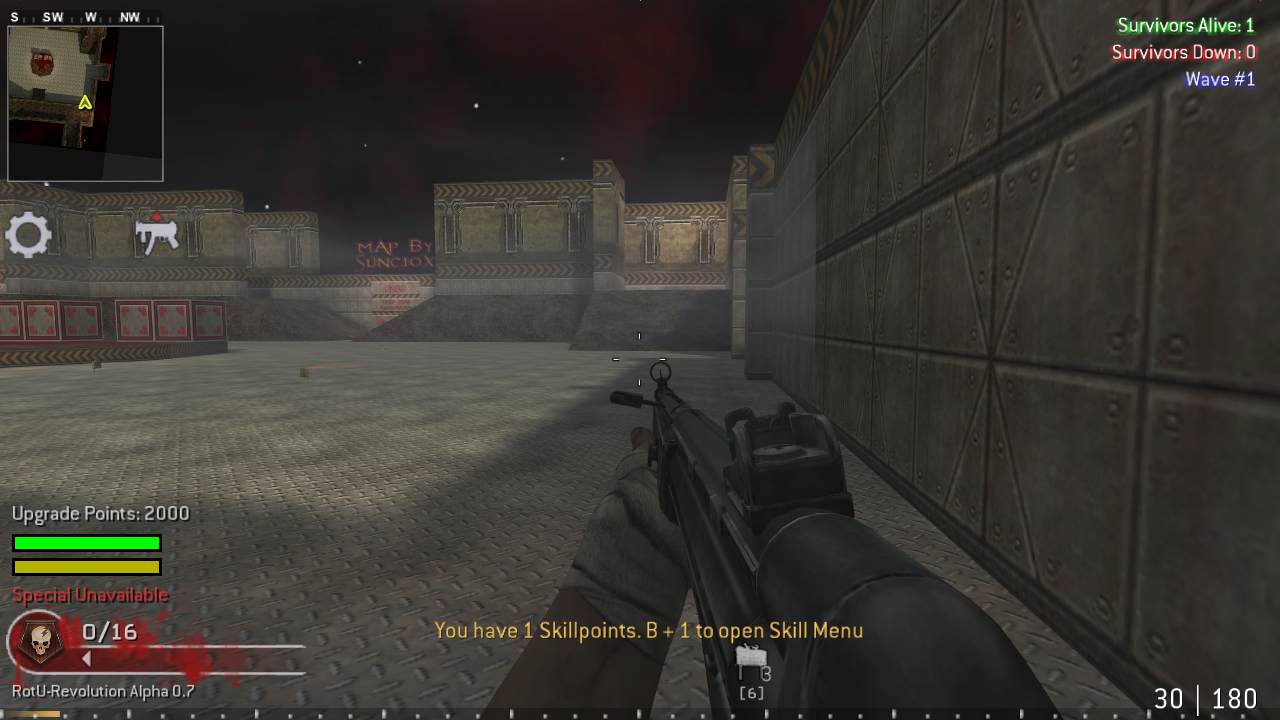Click the MAP BY SUNCIOX banner
The width and height of the screenshot is (1280, 720).
tap(390, 255)
